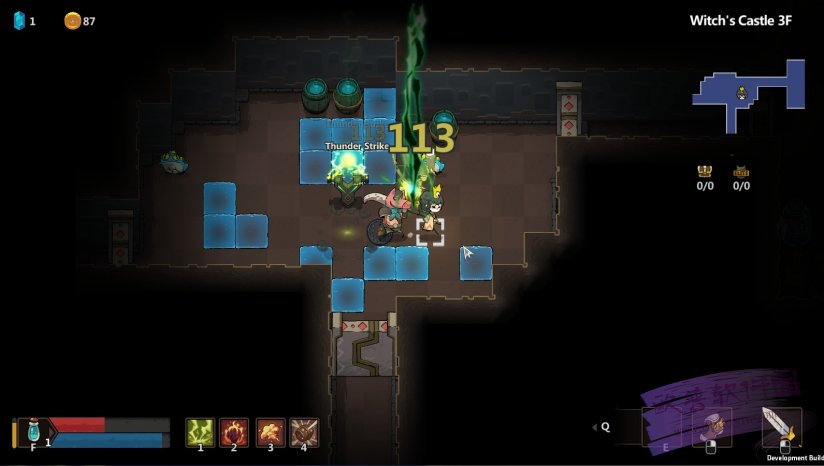Click the blue gem currency icon
The height and width of the screenshot is (466, 824).
tap(19, 20)
